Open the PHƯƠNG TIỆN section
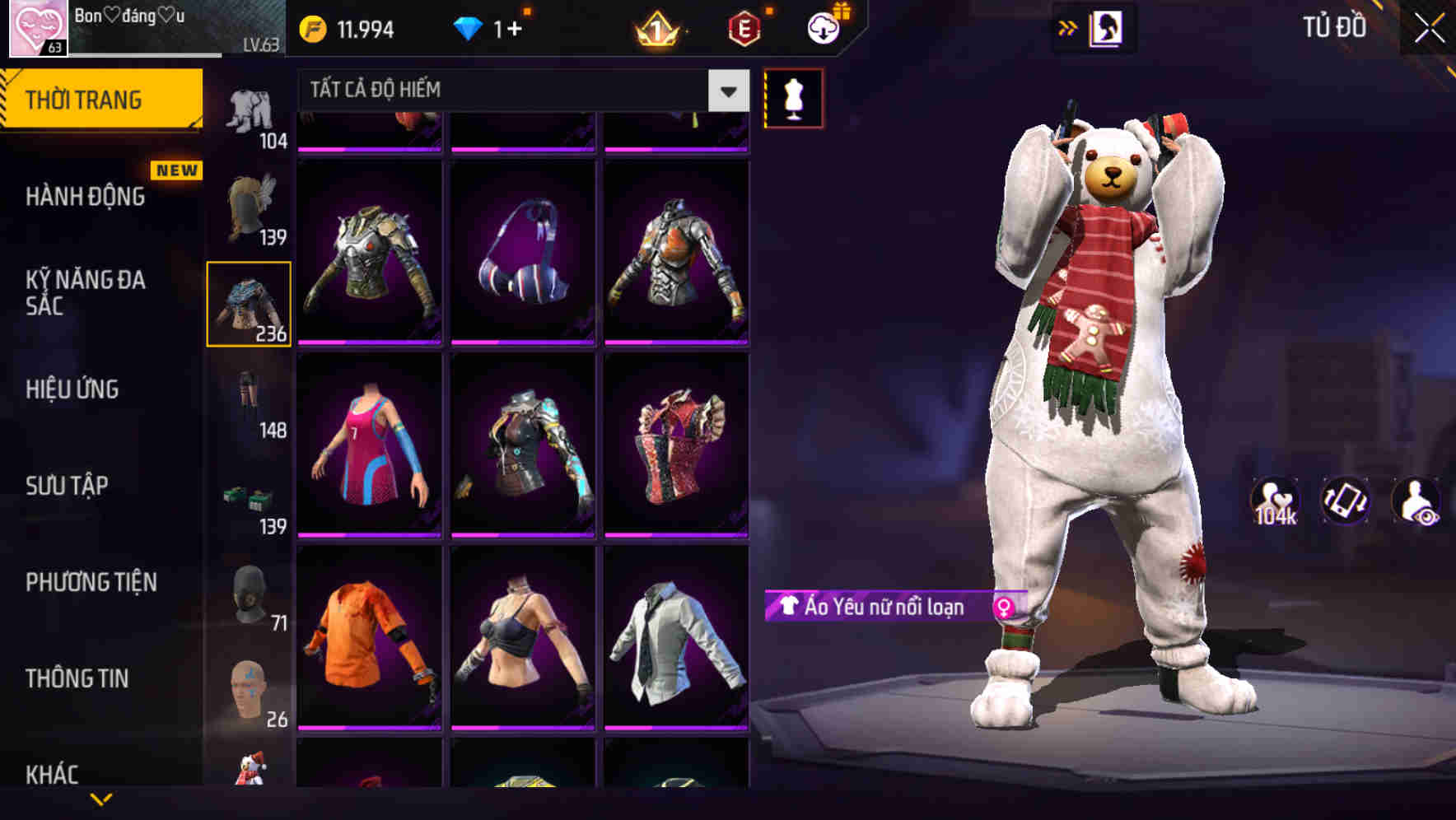The height and width of the screenshot is (820, 1456). (91, 581)
